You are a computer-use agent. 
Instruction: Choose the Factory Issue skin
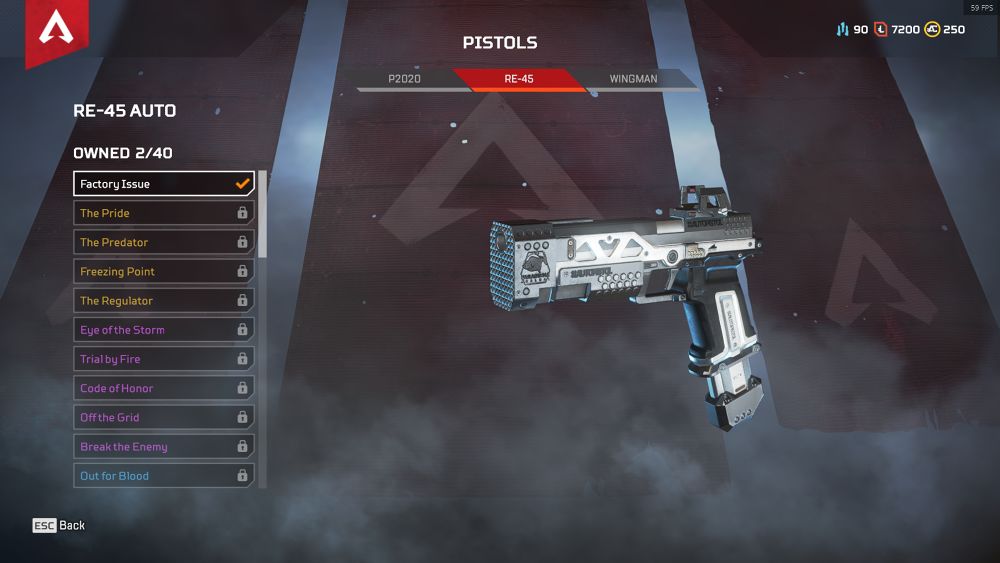[164, 184]
